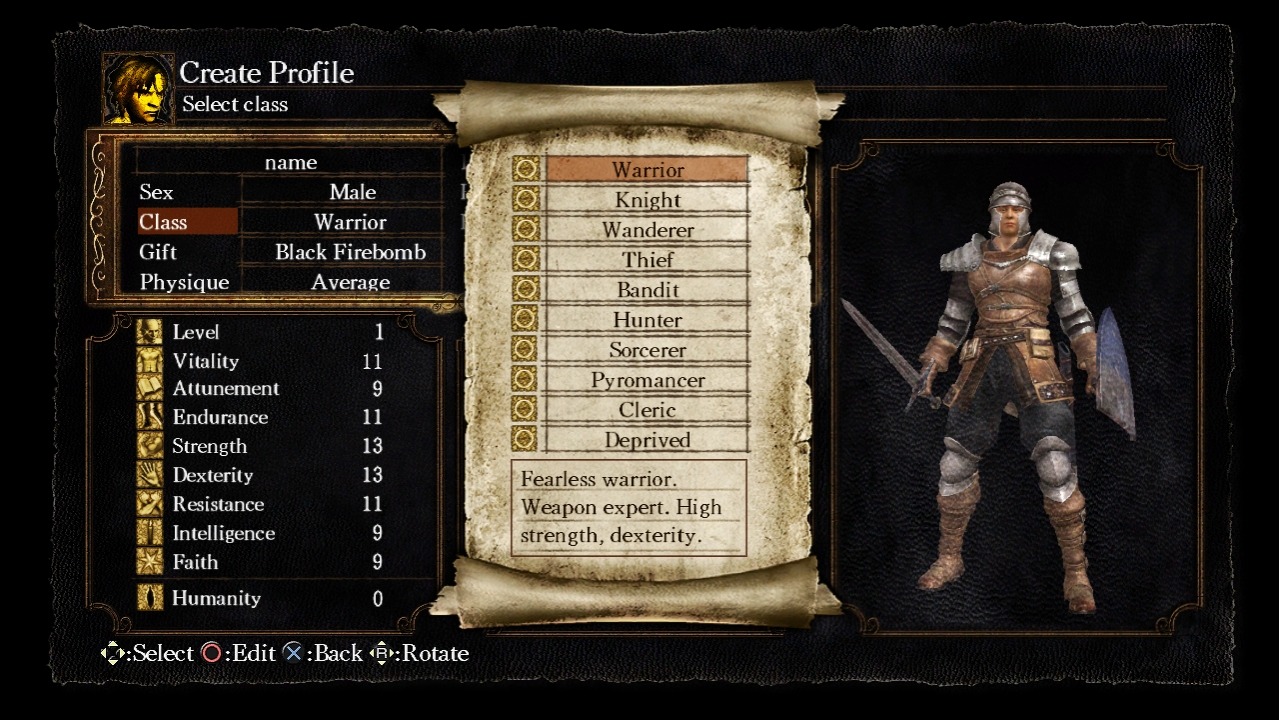This screenshot has width=1280, height=720.
Task: Click the character portrait thumbnail
Action: [138, 90]
